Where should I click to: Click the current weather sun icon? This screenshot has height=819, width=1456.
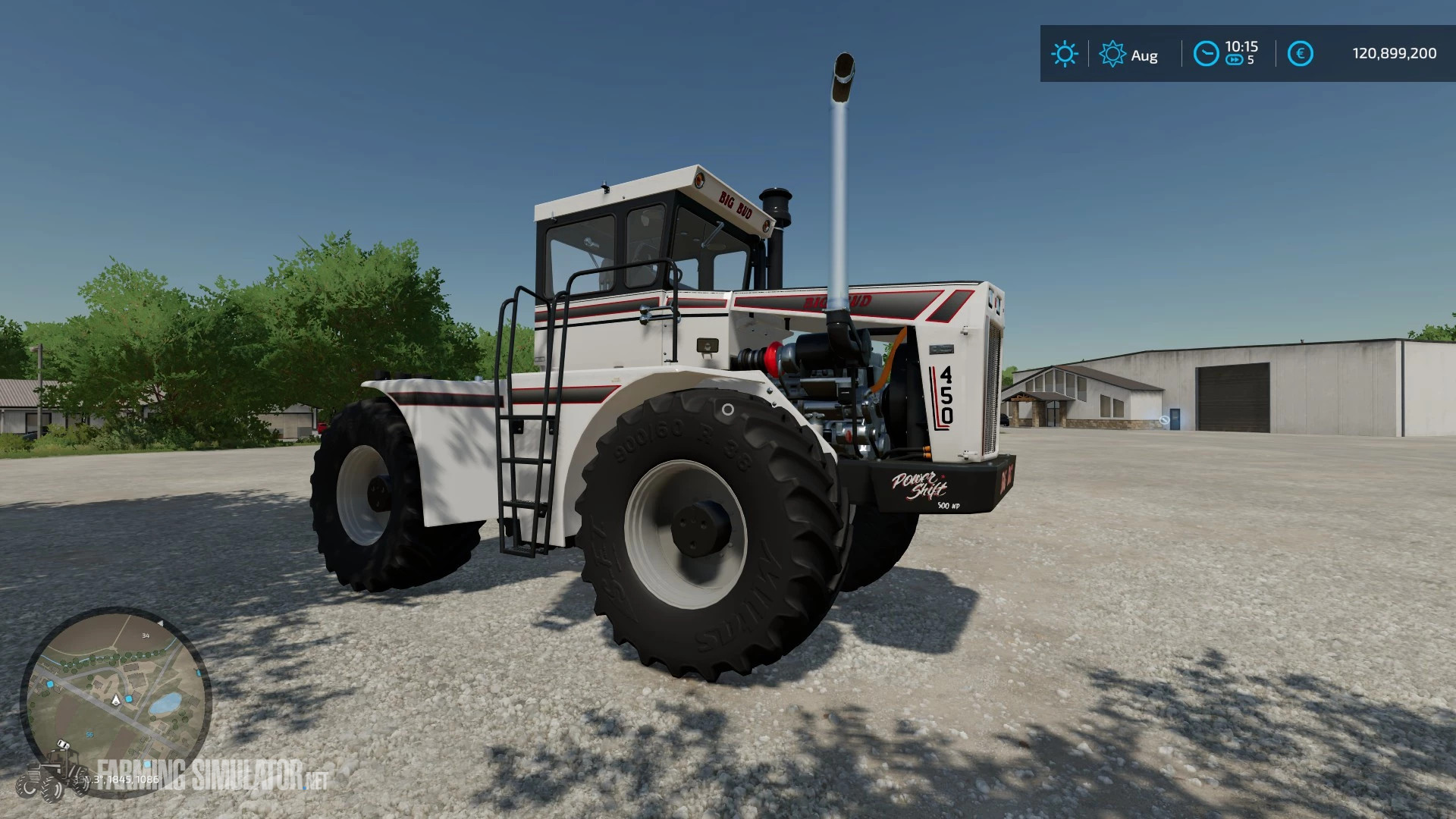pos(1065,52)
